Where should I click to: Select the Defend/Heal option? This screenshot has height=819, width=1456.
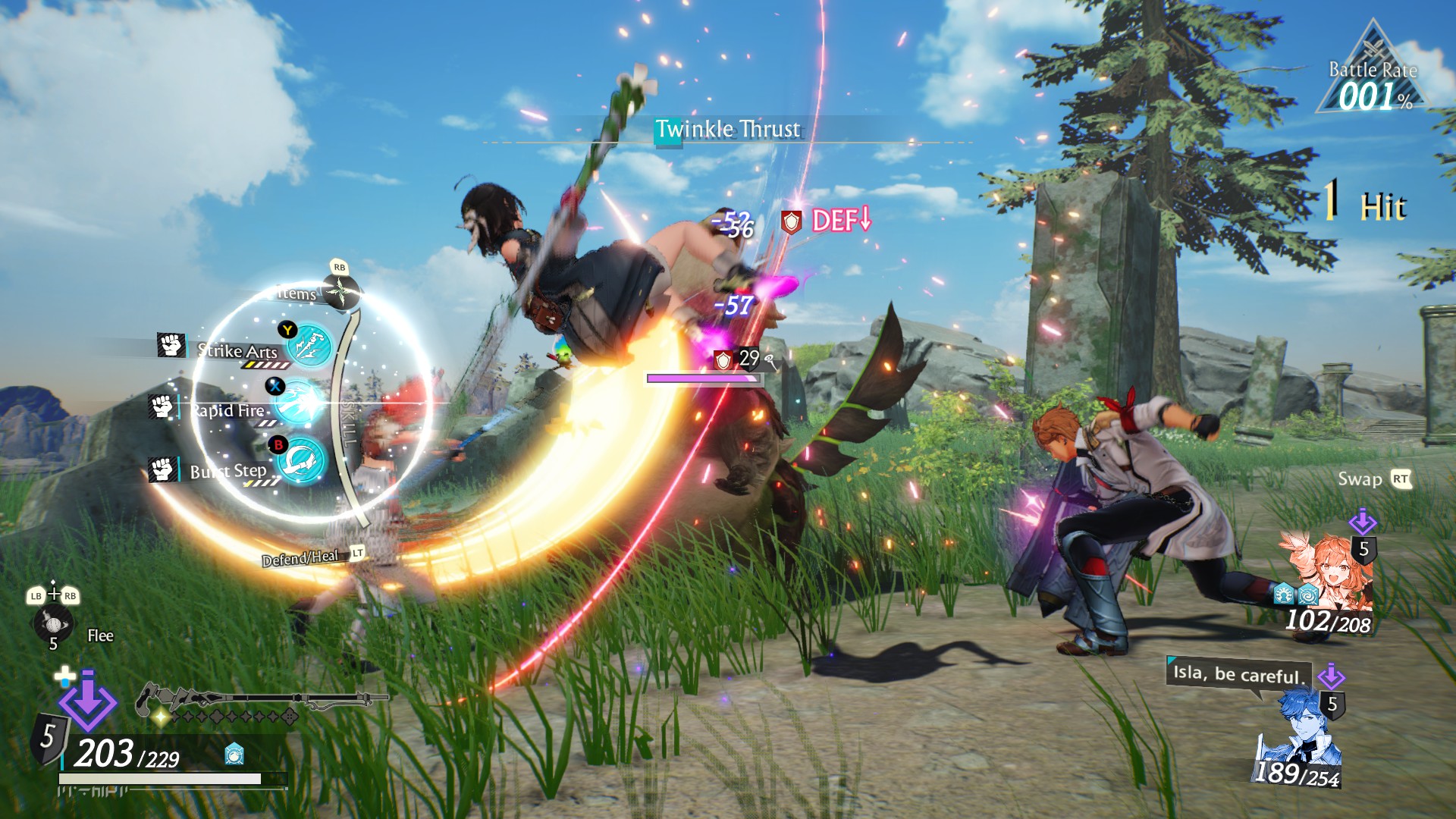301,559
